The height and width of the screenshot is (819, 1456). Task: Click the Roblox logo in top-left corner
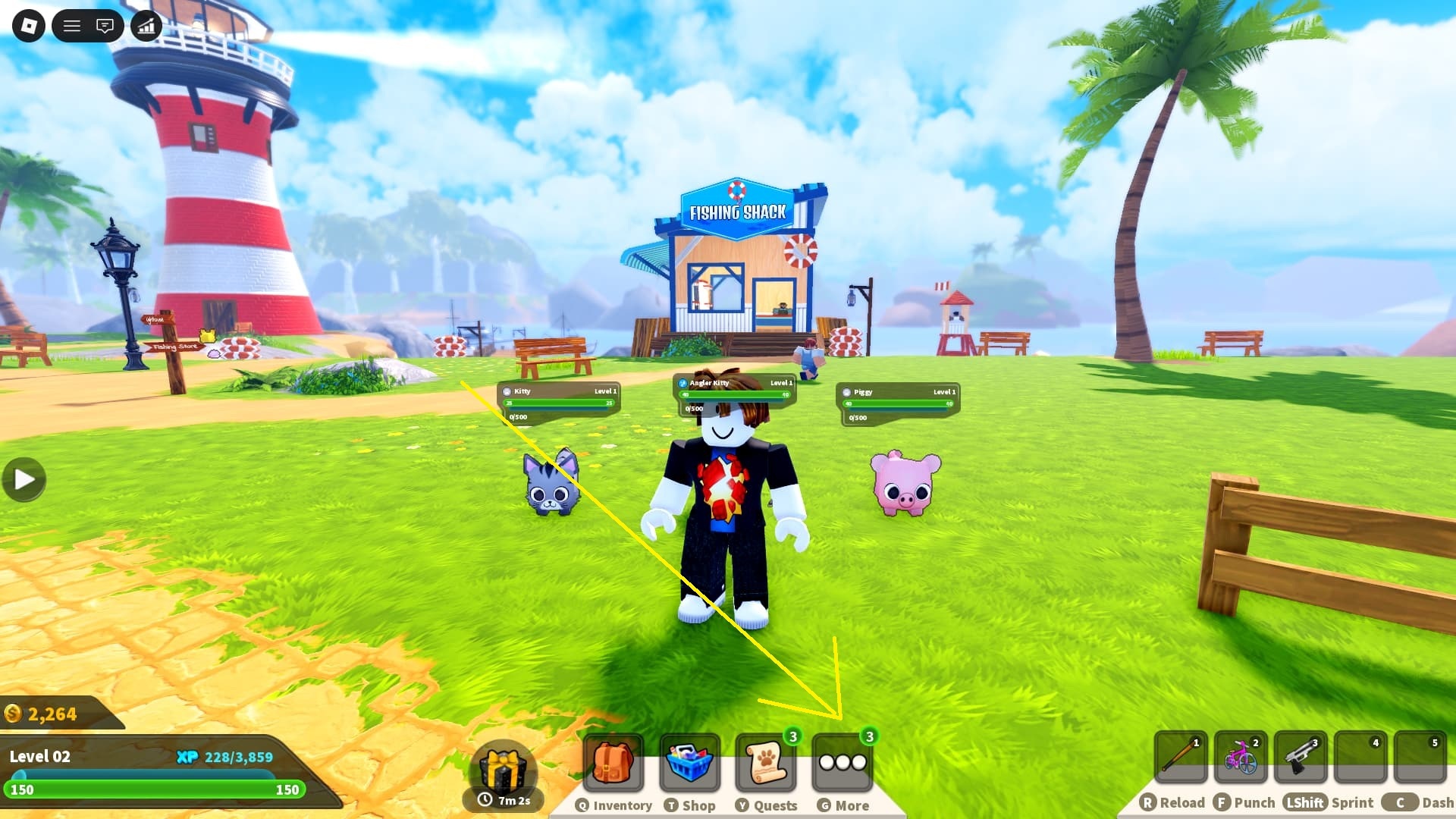coord(28,25)
